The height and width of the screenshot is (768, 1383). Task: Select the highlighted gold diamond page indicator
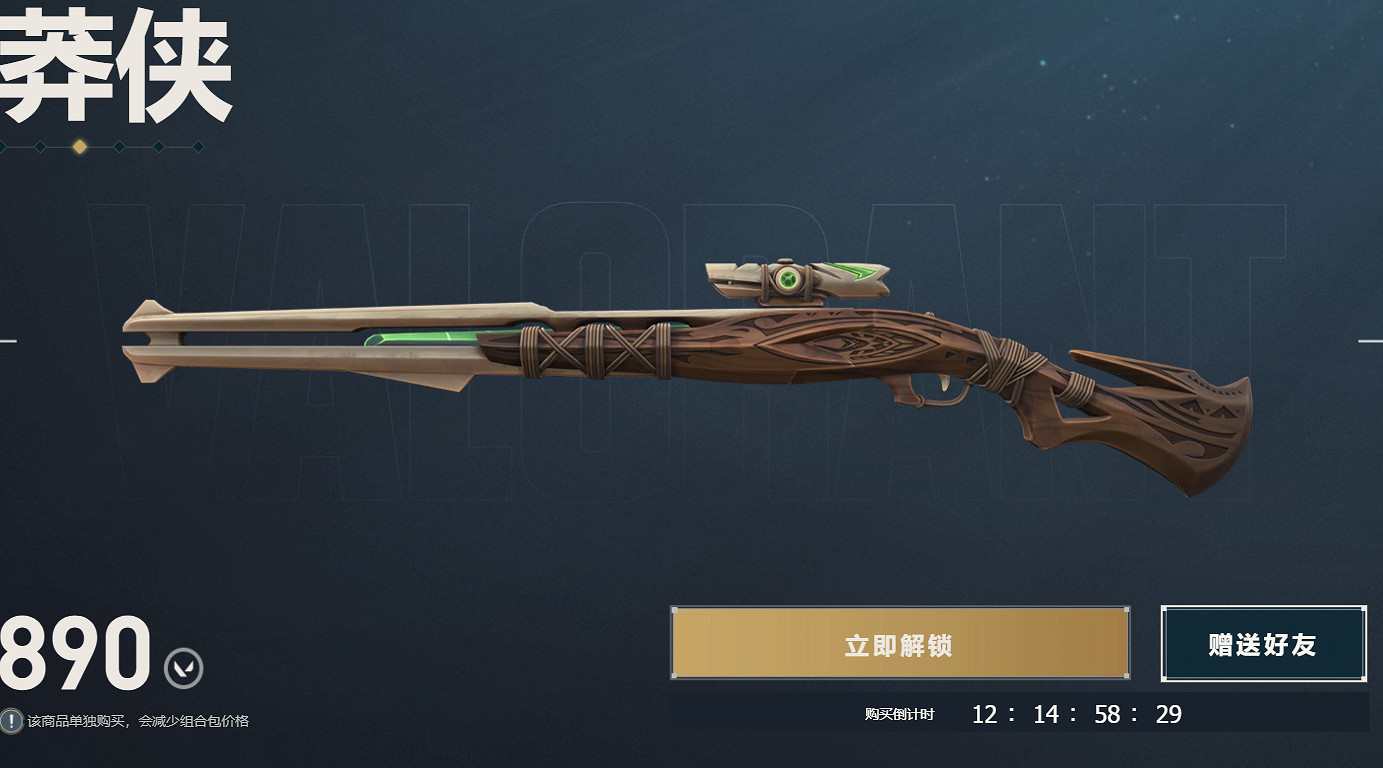[80, 147]
